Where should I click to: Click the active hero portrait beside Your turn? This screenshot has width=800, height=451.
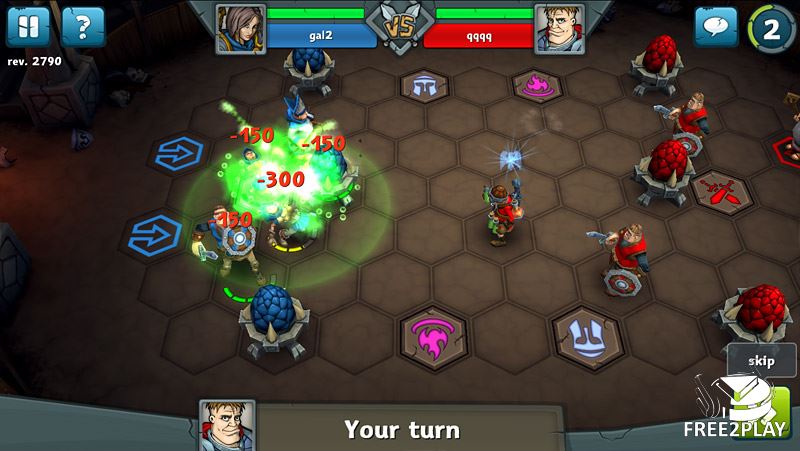tap(227, 425)
